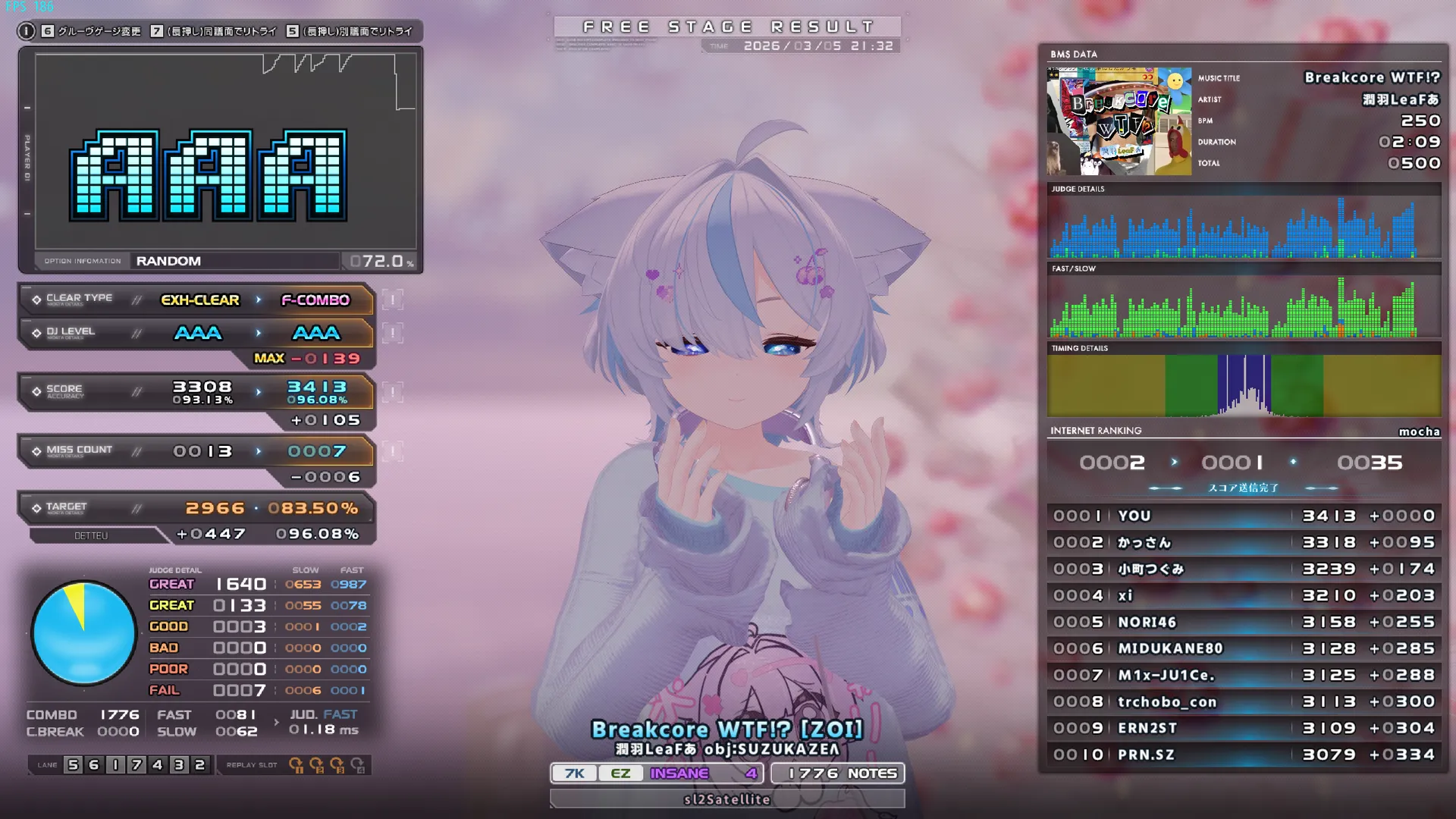Screen dimensions: 1456x819
Task: Select Replay Slot 1 icon
Action: (x=296, y=764)
